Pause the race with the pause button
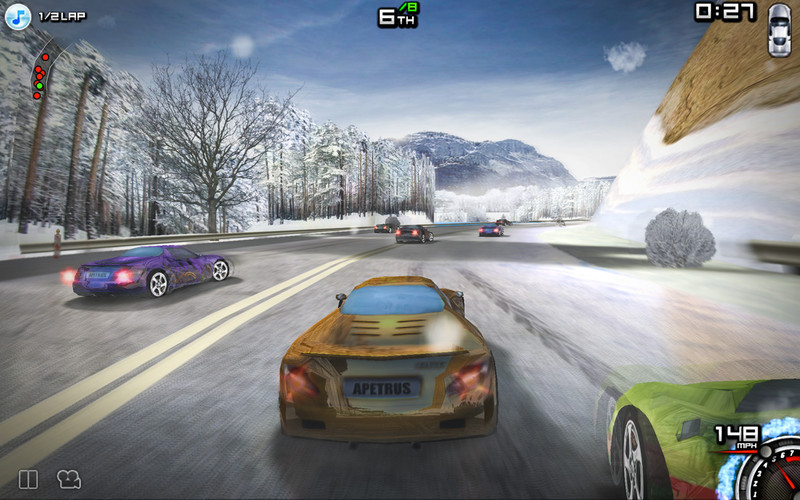 (x=28, y=480)
